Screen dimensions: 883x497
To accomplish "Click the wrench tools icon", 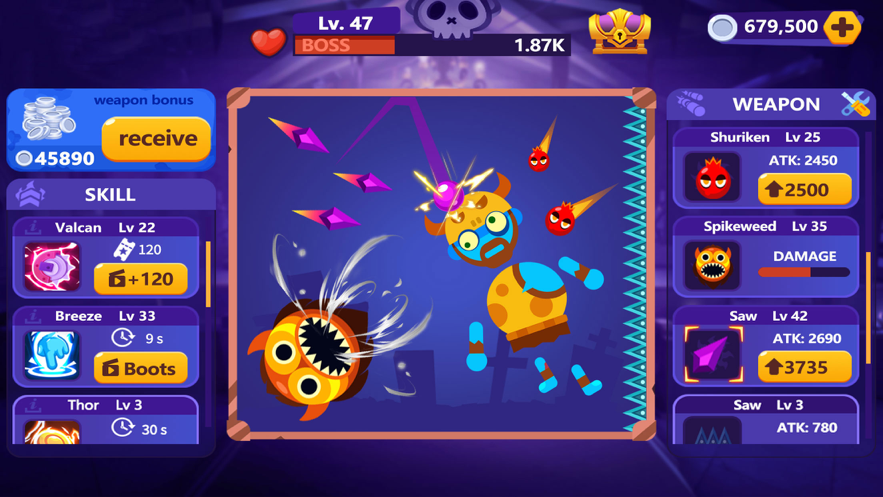I will tap(855, 103).
